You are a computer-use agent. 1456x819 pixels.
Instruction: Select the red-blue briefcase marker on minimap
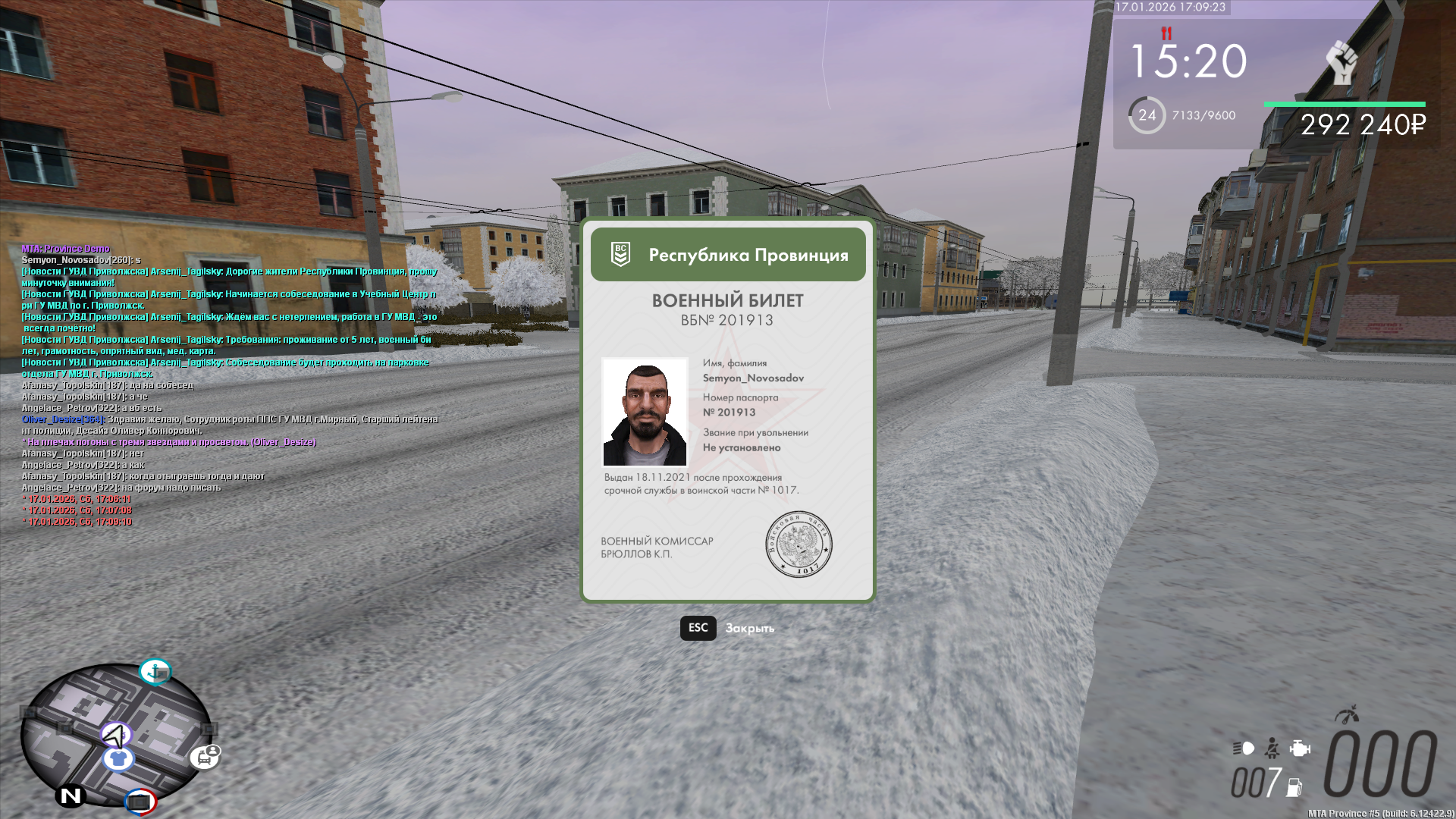[140, 801]
